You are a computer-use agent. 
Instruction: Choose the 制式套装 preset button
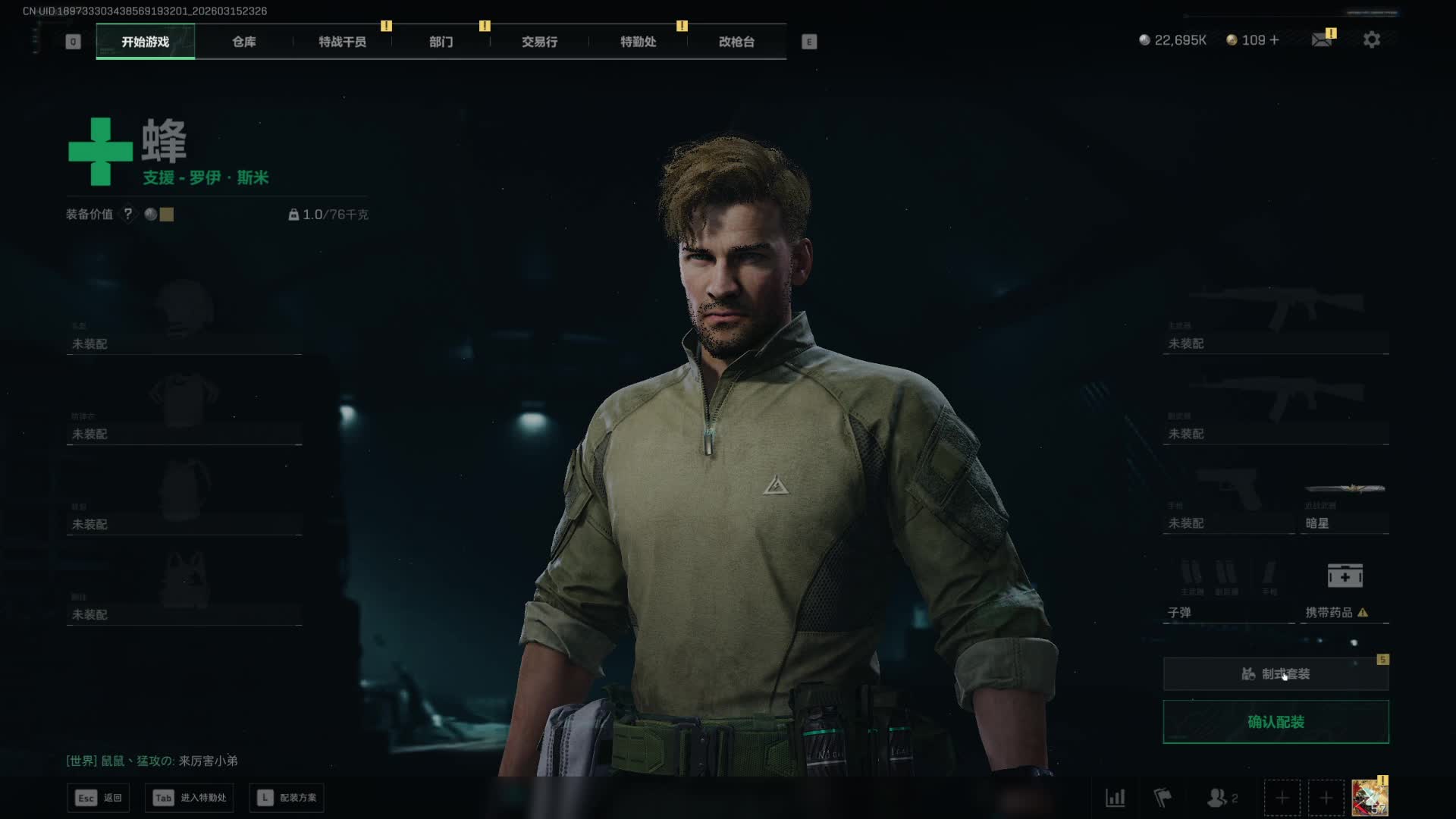pyautogui.click(x=1276, y=674)
